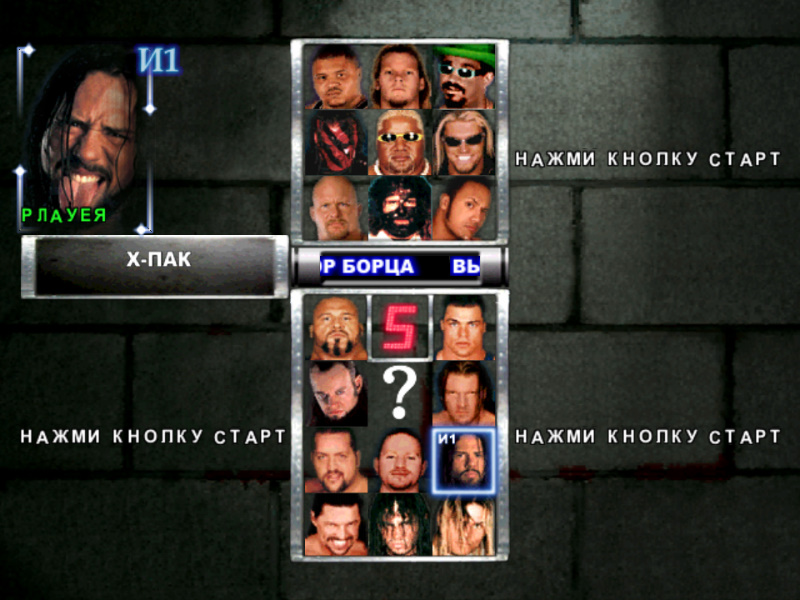800x600 pixels.
Task: Pick the Godfather in the green hat
Action: tap(464, 76)
